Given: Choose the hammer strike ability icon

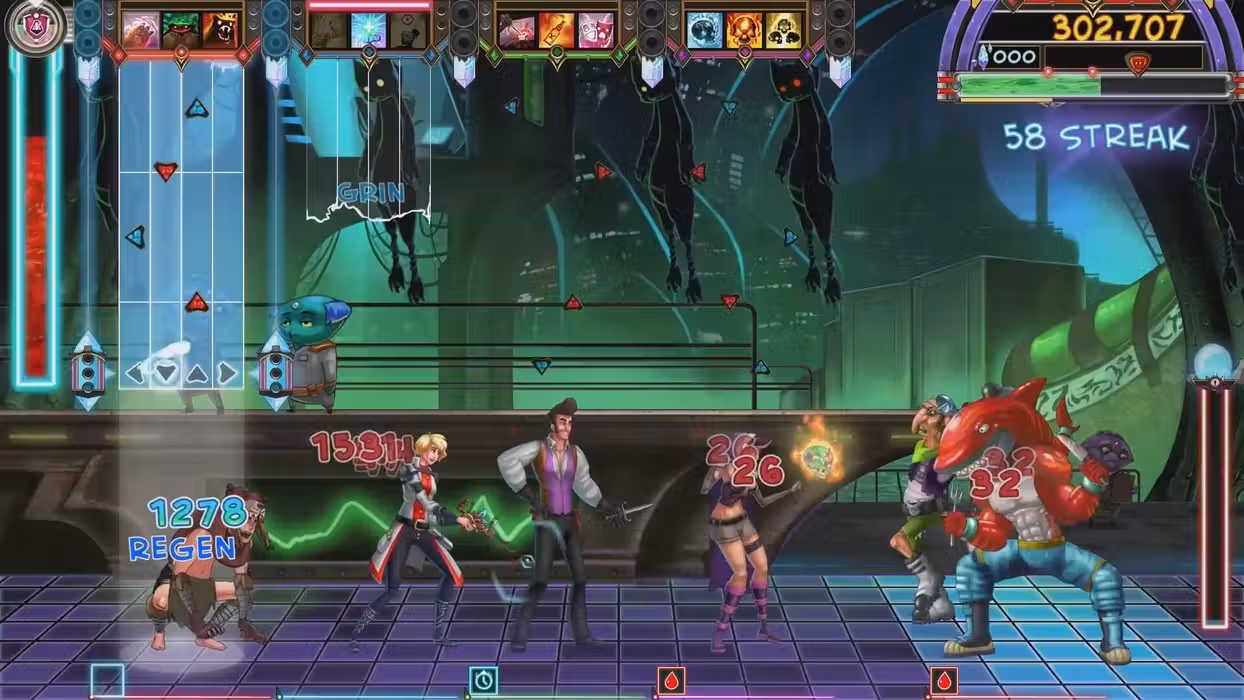Looking at the screenshot, I should click(517, 30).
